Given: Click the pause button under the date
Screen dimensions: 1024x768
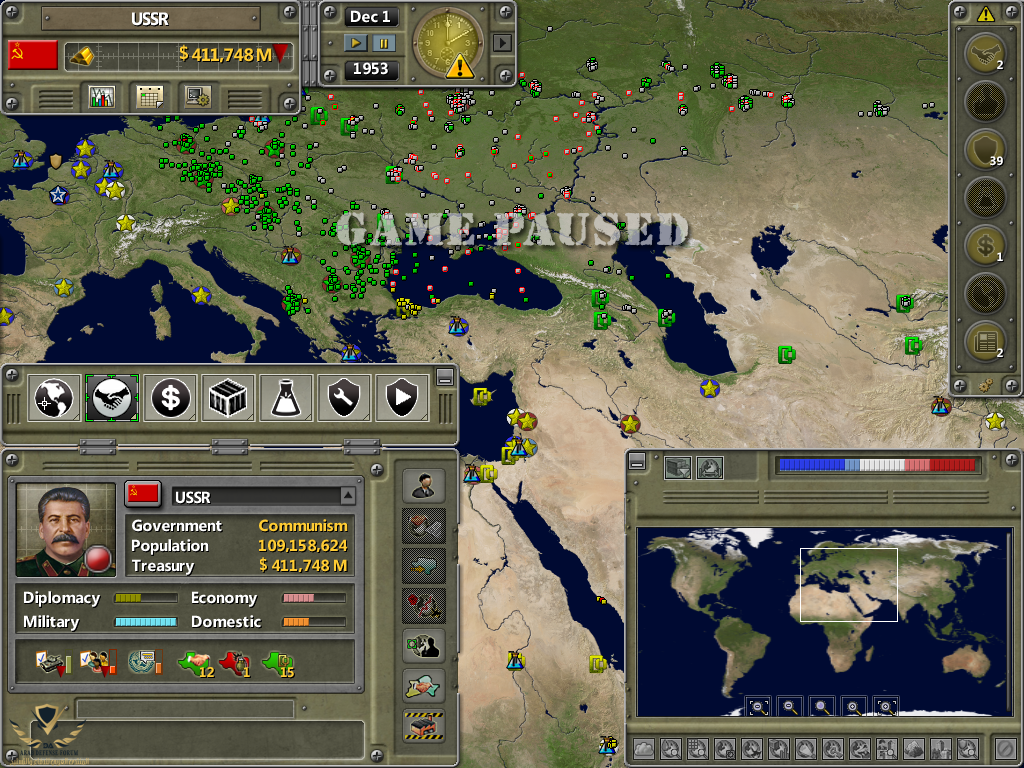Looking at the screenshot, I should pos(383,43).
